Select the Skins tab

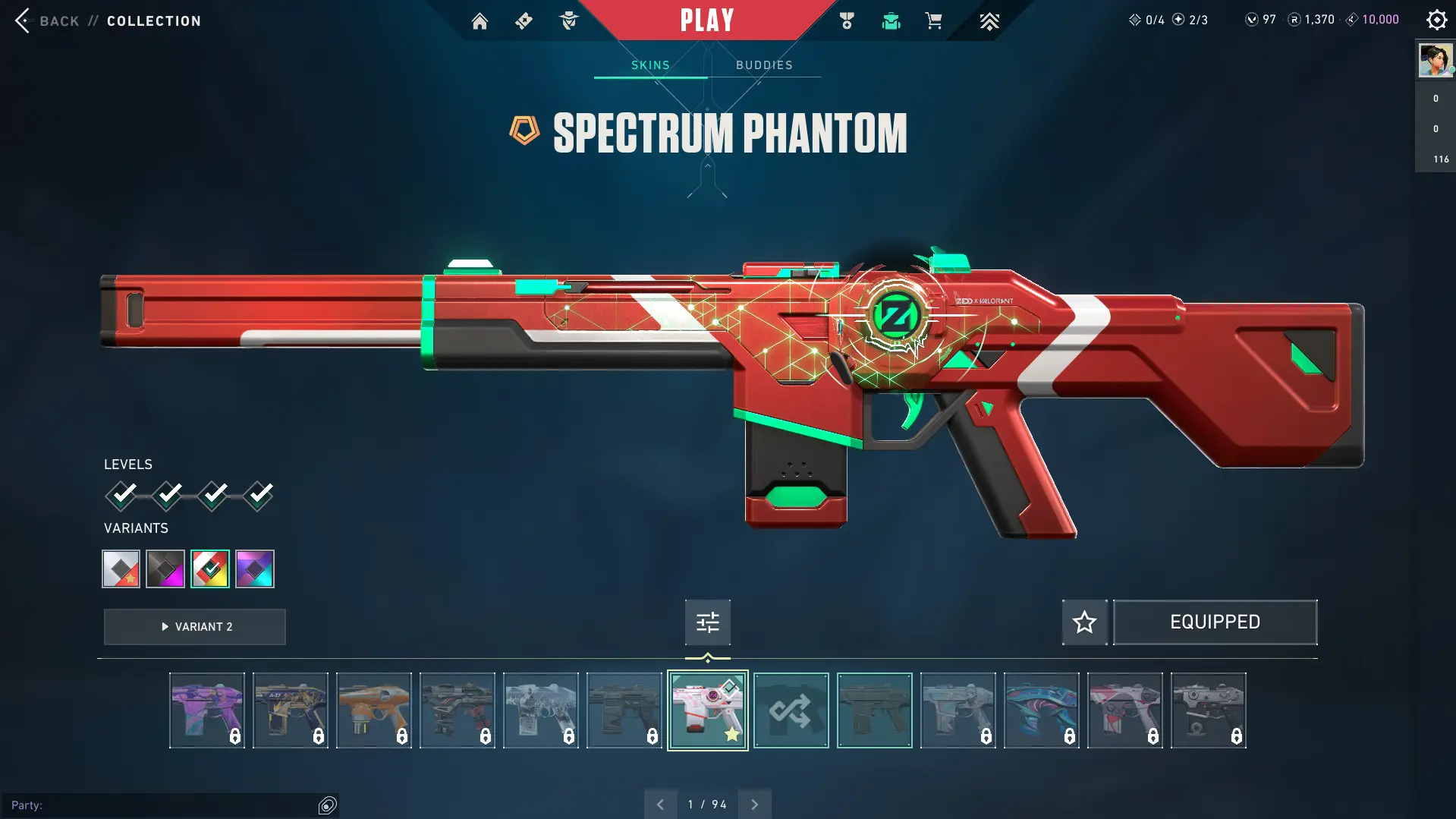point(650,65)
